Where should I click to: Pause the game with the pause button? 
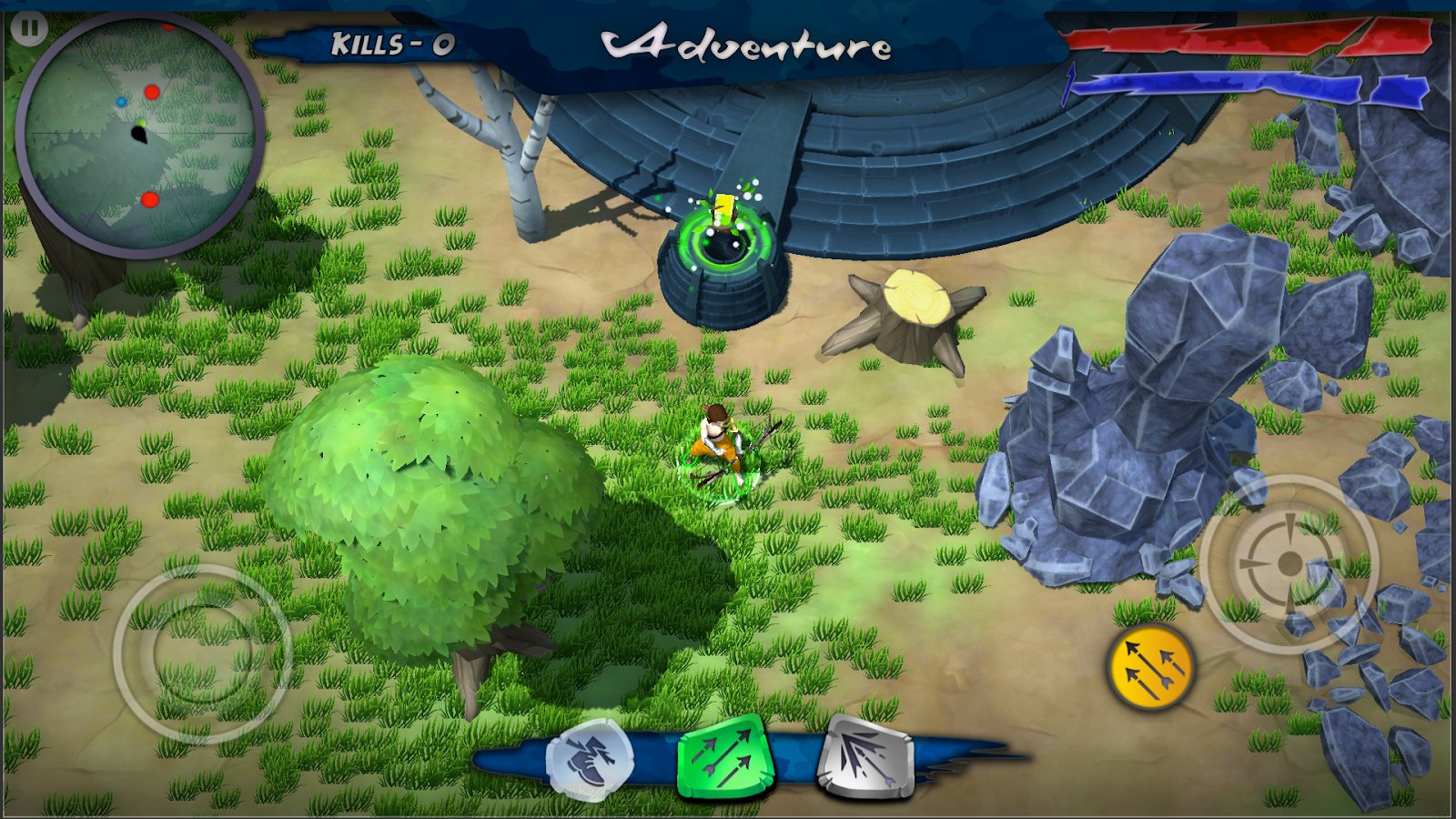click(x=29, y=28)
